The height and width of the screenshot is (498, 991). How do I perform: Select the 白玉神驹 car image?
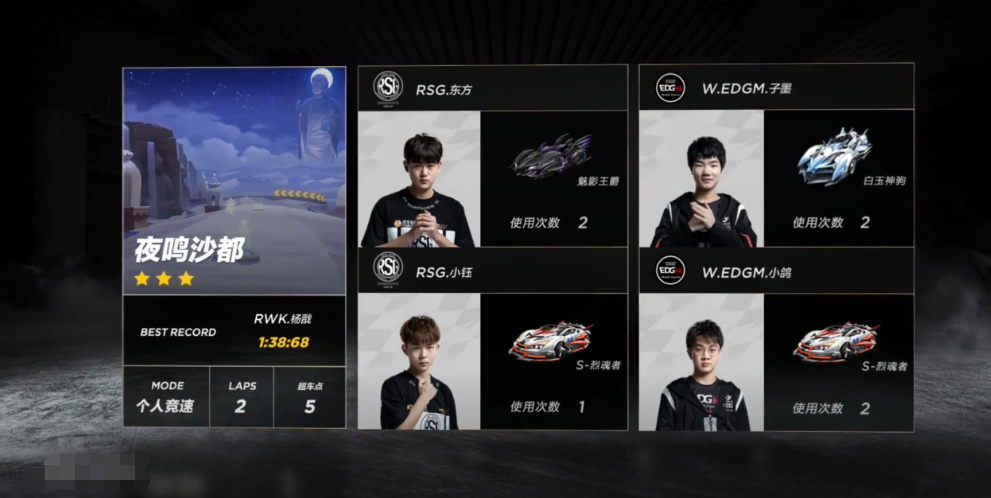pyautogui.click(x=835, y=157)
